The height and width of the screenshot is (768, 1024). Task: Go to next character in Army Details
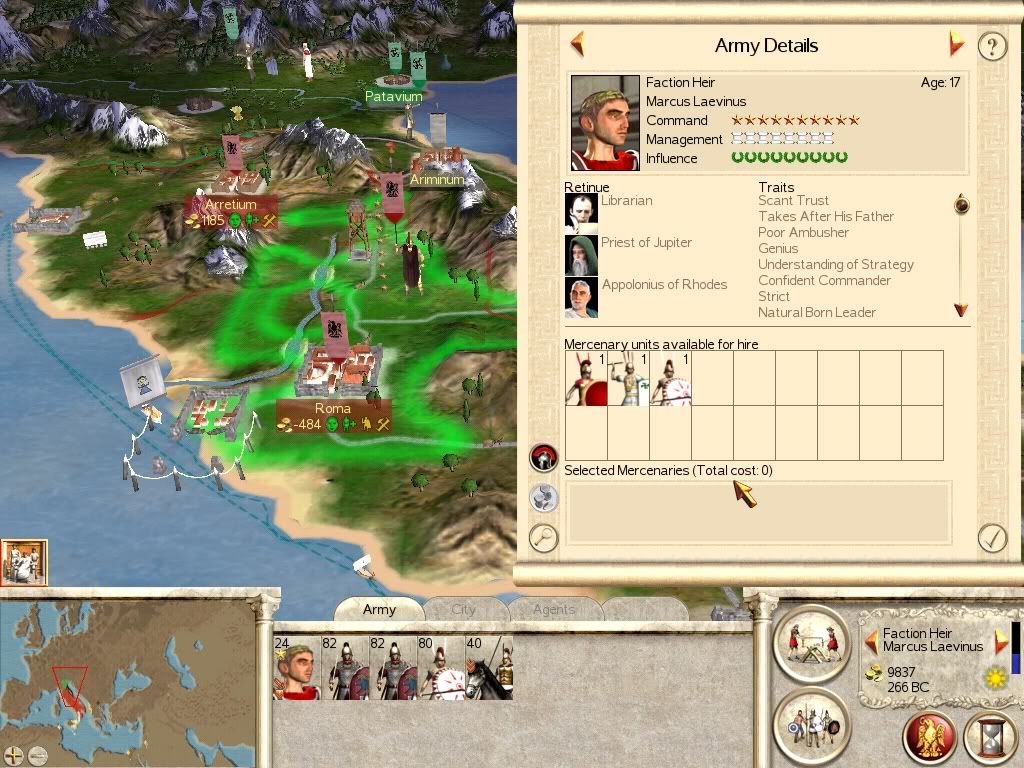click(956, 44)
